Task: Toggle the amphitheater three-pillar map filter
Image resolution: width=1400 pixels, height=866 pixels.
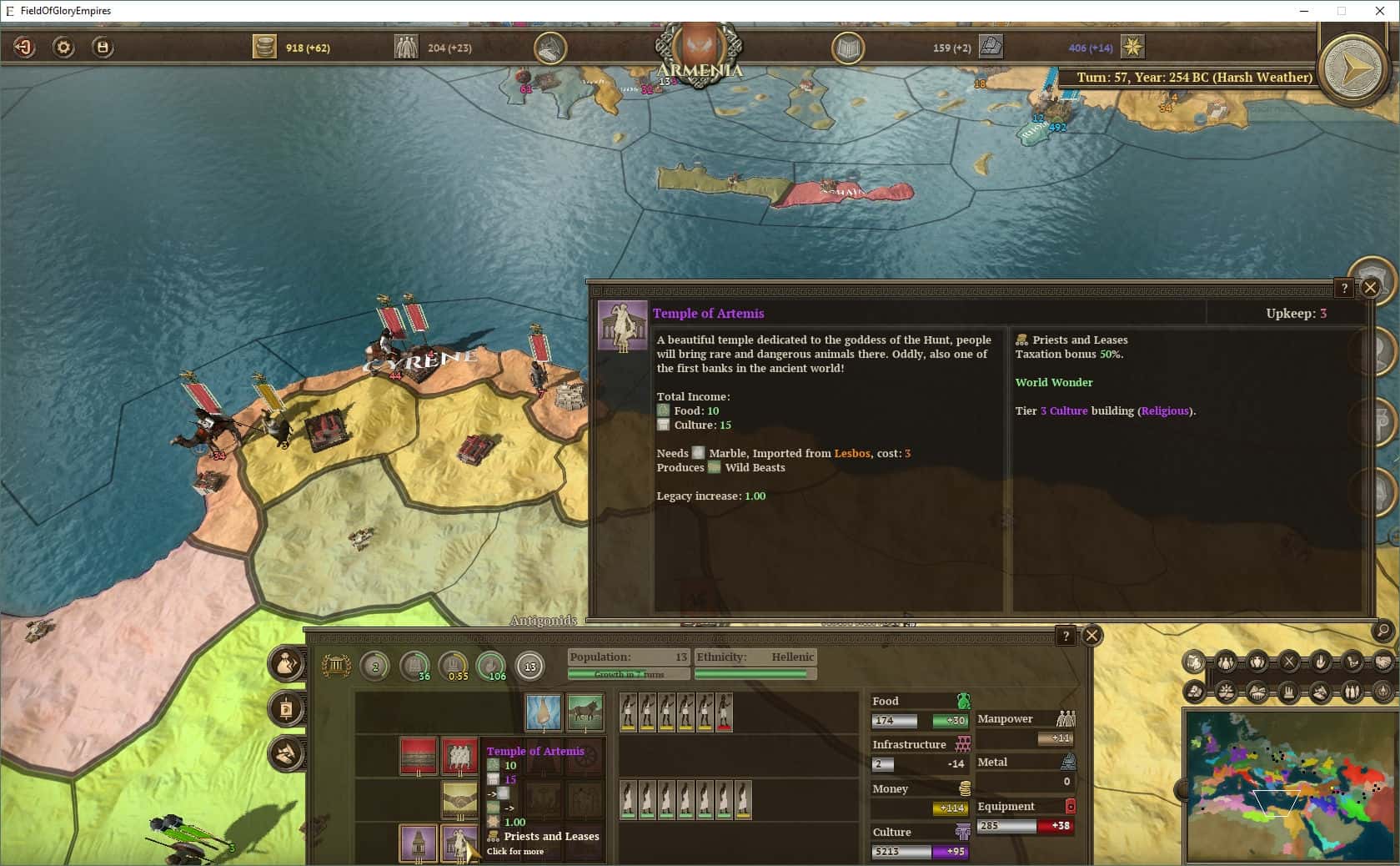Action: click(1289, 691)
